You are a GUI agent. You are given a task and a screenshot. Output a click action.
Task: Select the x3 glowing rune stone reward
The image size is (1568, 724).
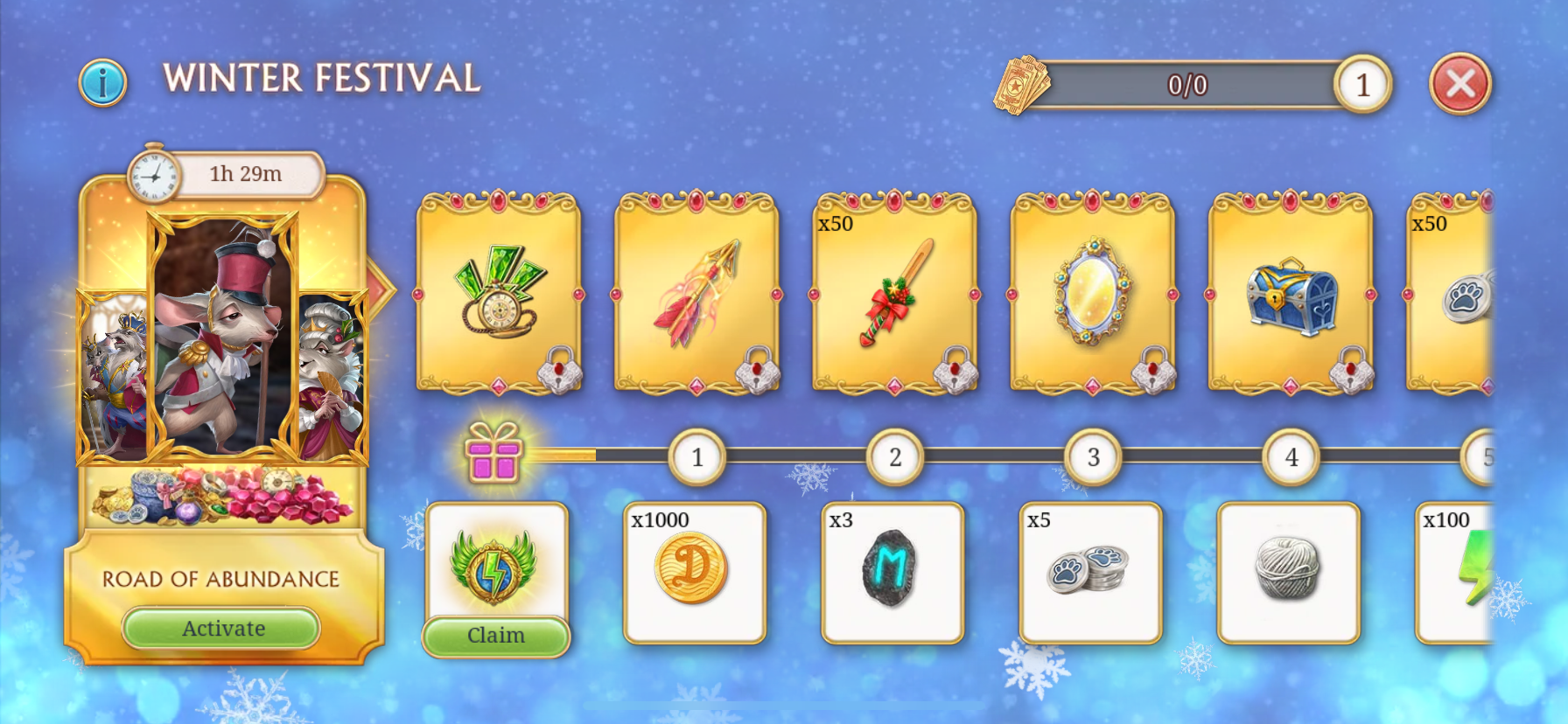point(892,572)
